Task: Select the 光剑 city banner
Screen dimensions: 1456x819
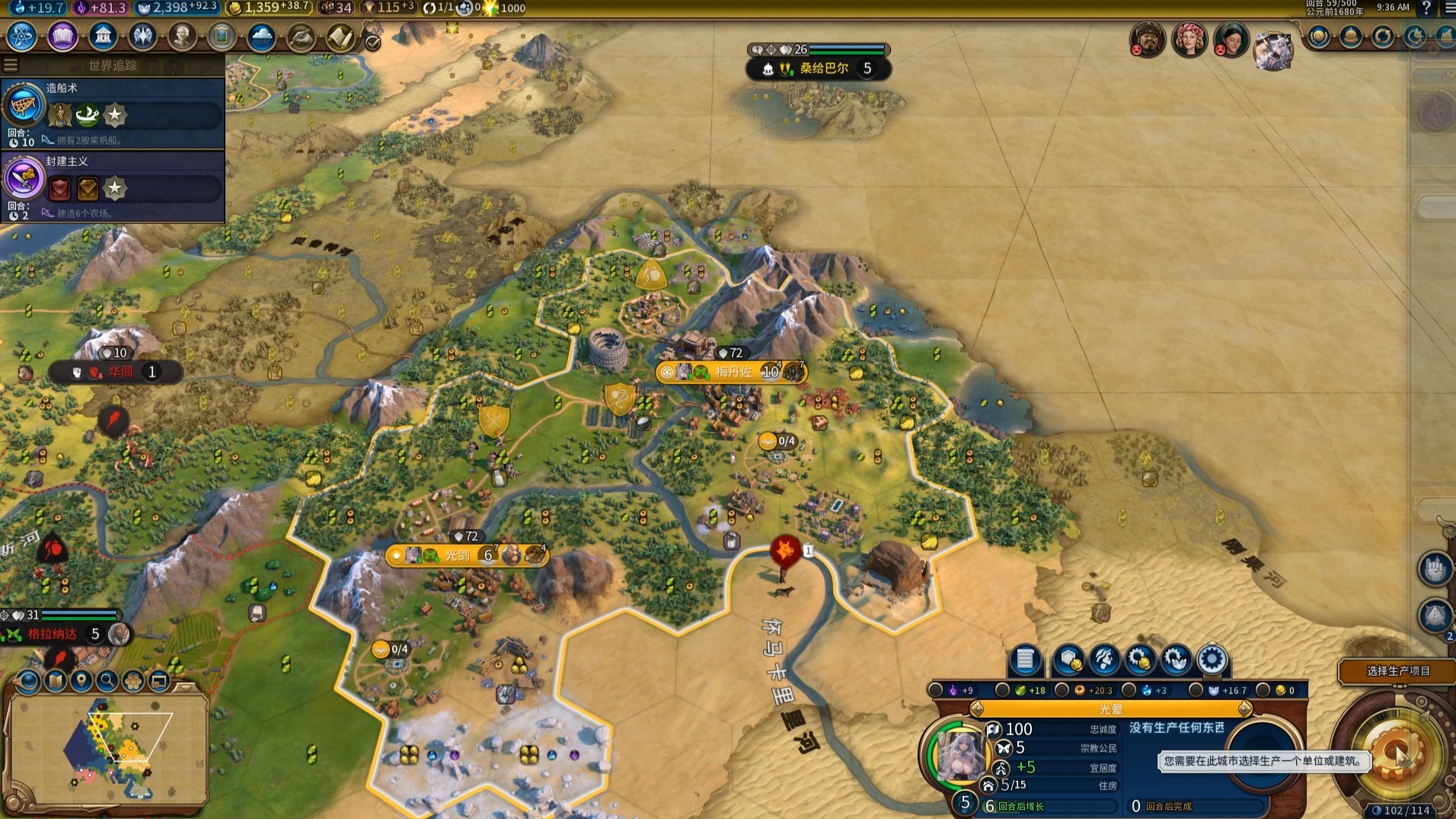Action: tap(457, 555)
